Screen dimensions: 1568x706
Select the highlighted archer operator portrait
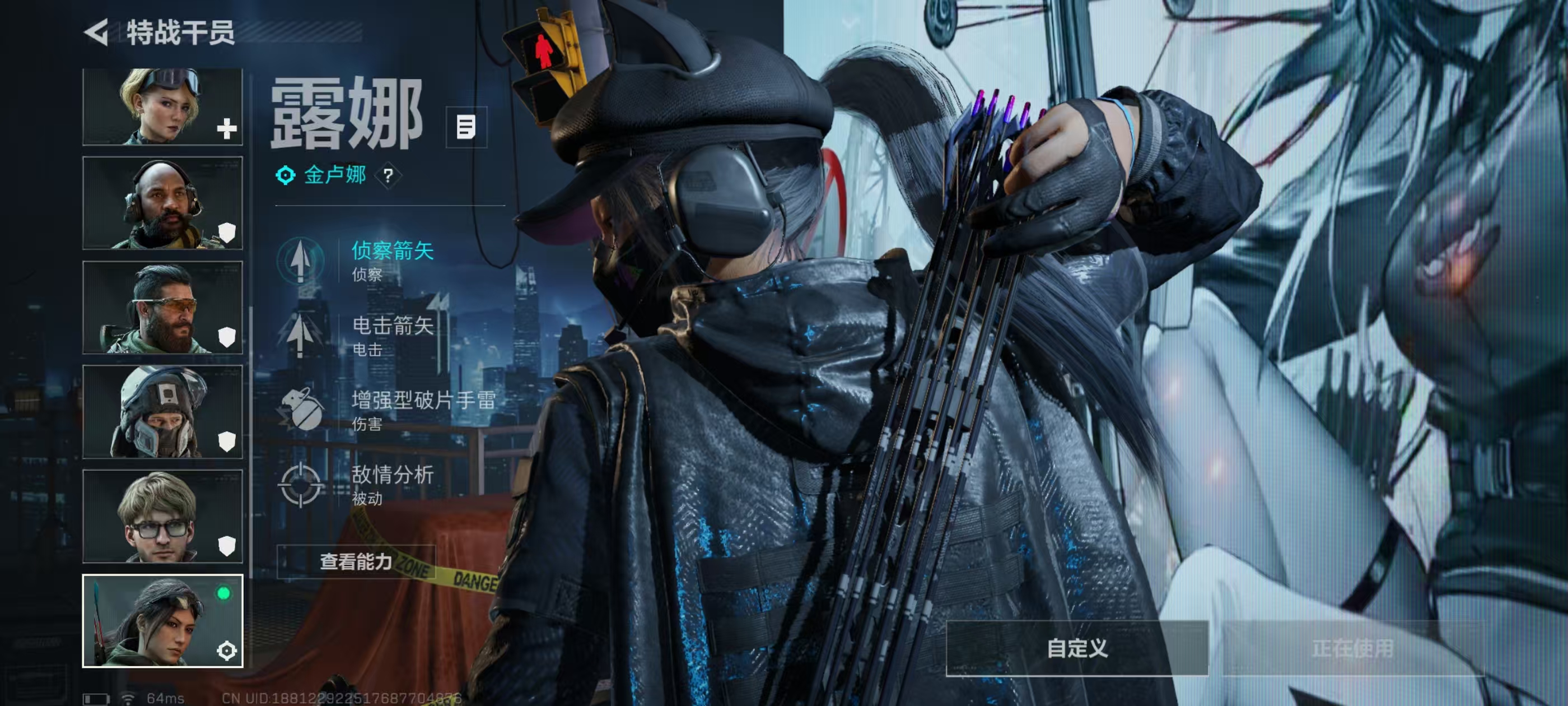pos(162,621)
